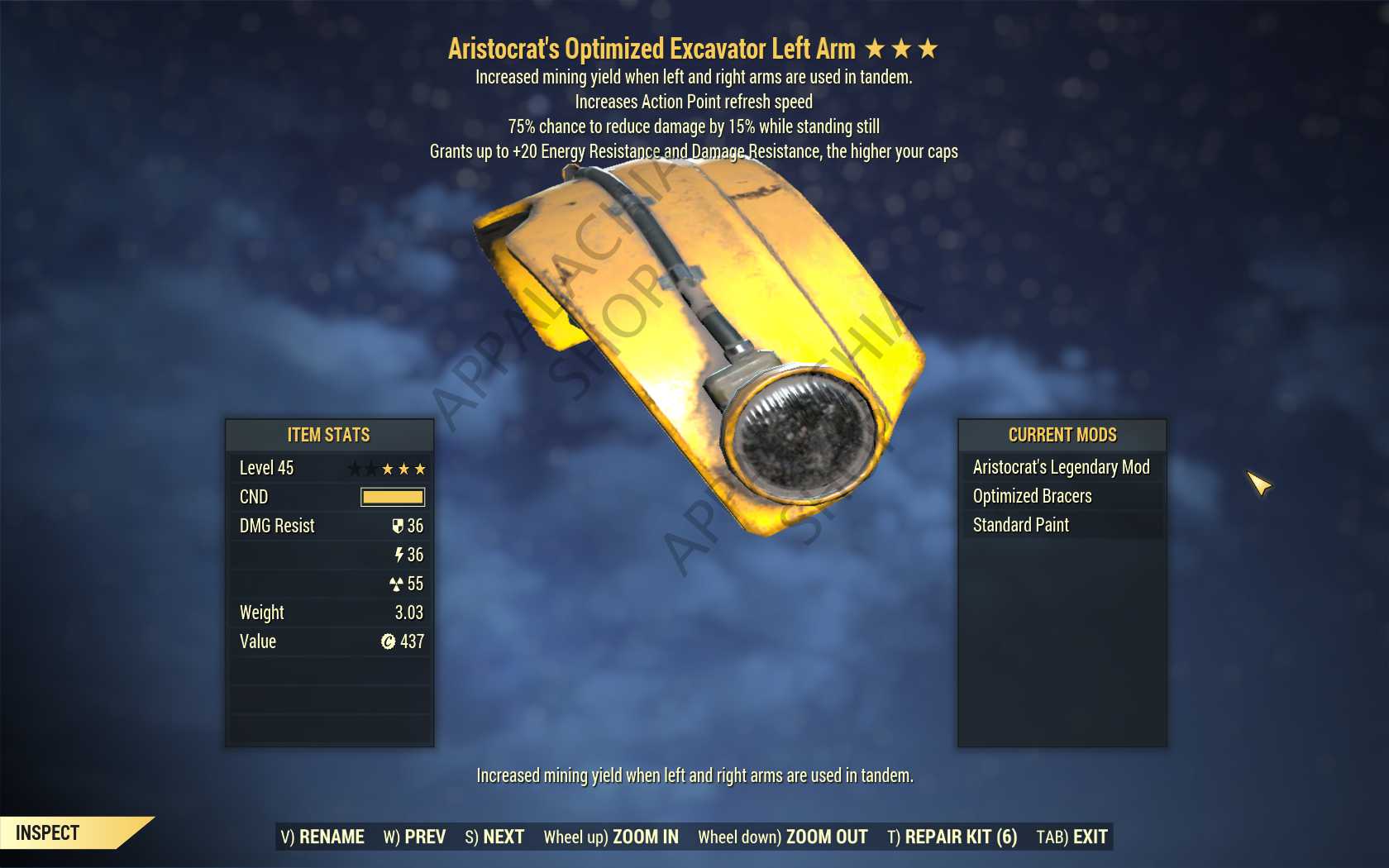The height and width of the screenshot is (868, 1389).
Task: Go to the PREV item
Action: [414, 837]
